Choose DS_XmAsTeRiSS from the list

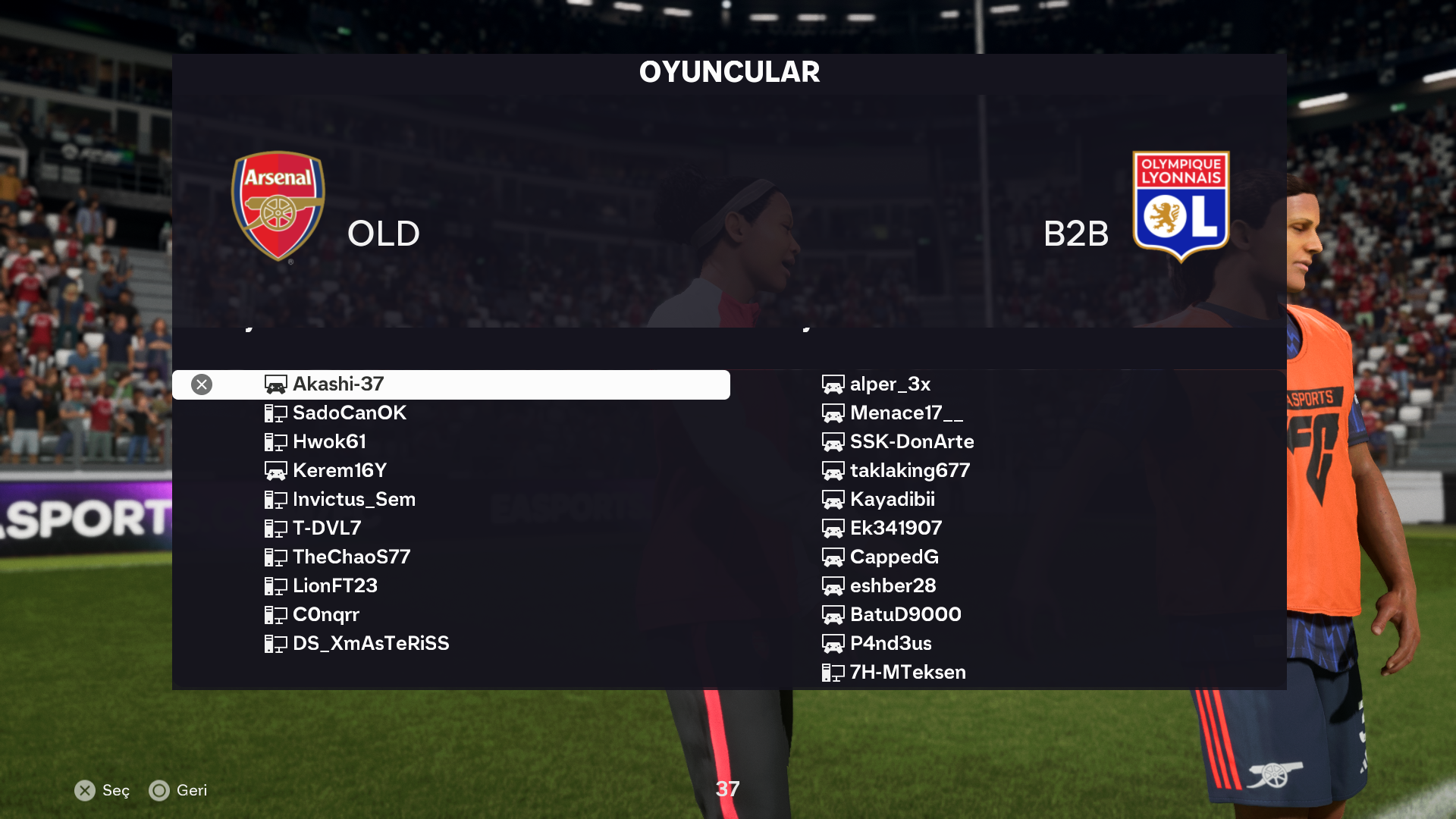pos(370,644)
